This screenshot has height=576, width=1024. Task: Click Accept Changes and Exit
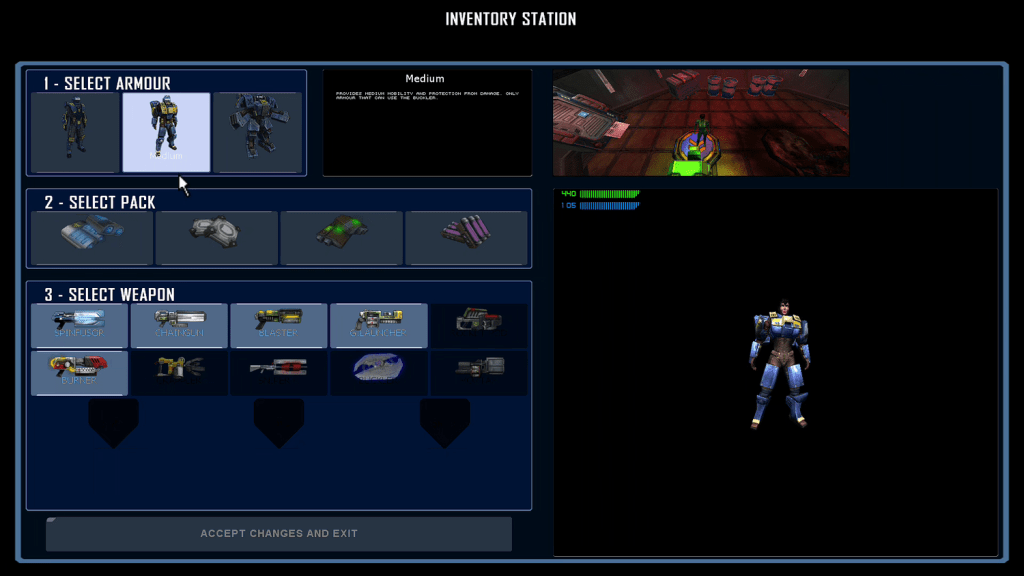[x=279, y=534]
